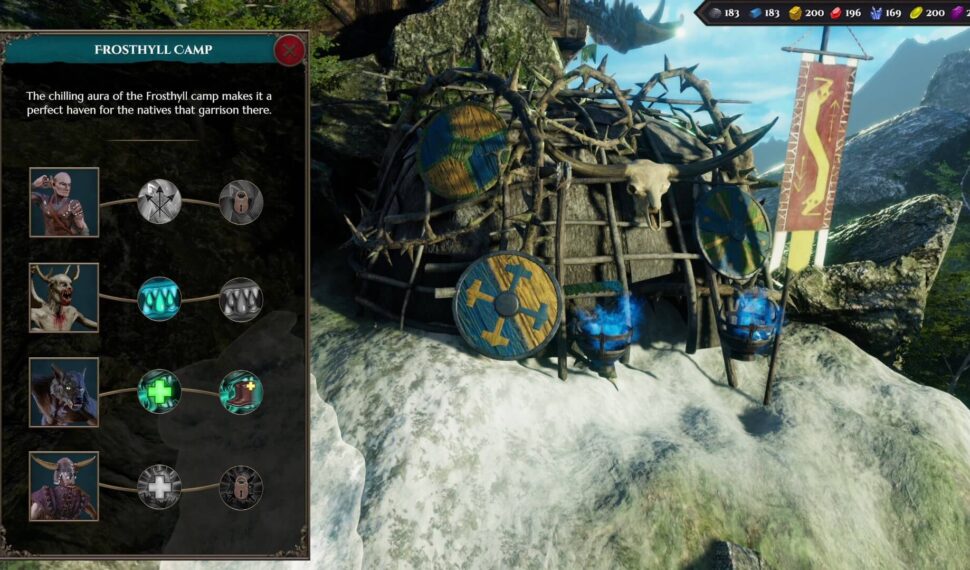Select the horned demon unit portrait

click(64, 297)
